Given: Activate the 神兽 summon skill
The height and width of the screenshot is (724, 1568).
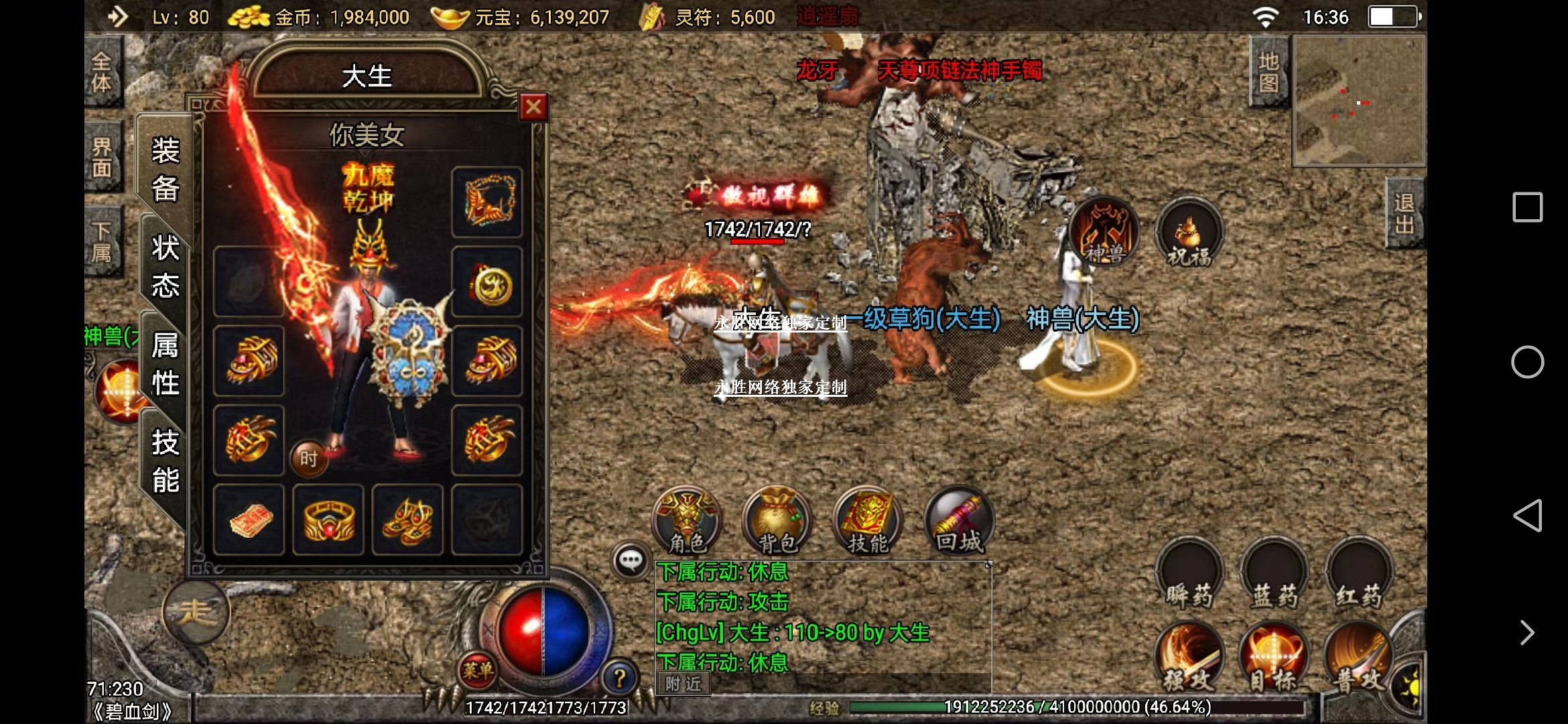Looking at the screenshot, I should (x=1104, y=232).
